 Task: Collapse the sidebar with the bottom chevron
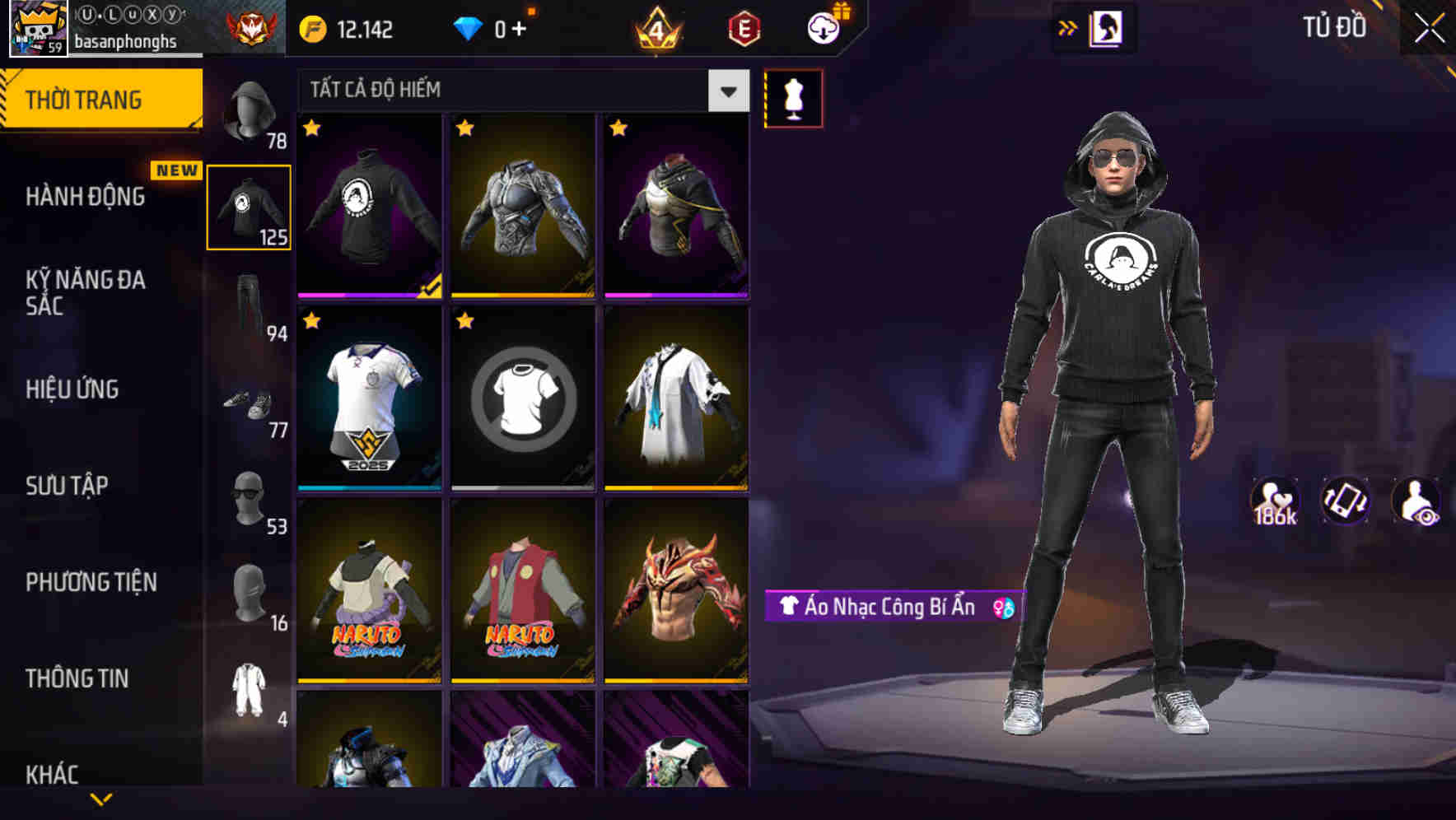tap(101, 797)
